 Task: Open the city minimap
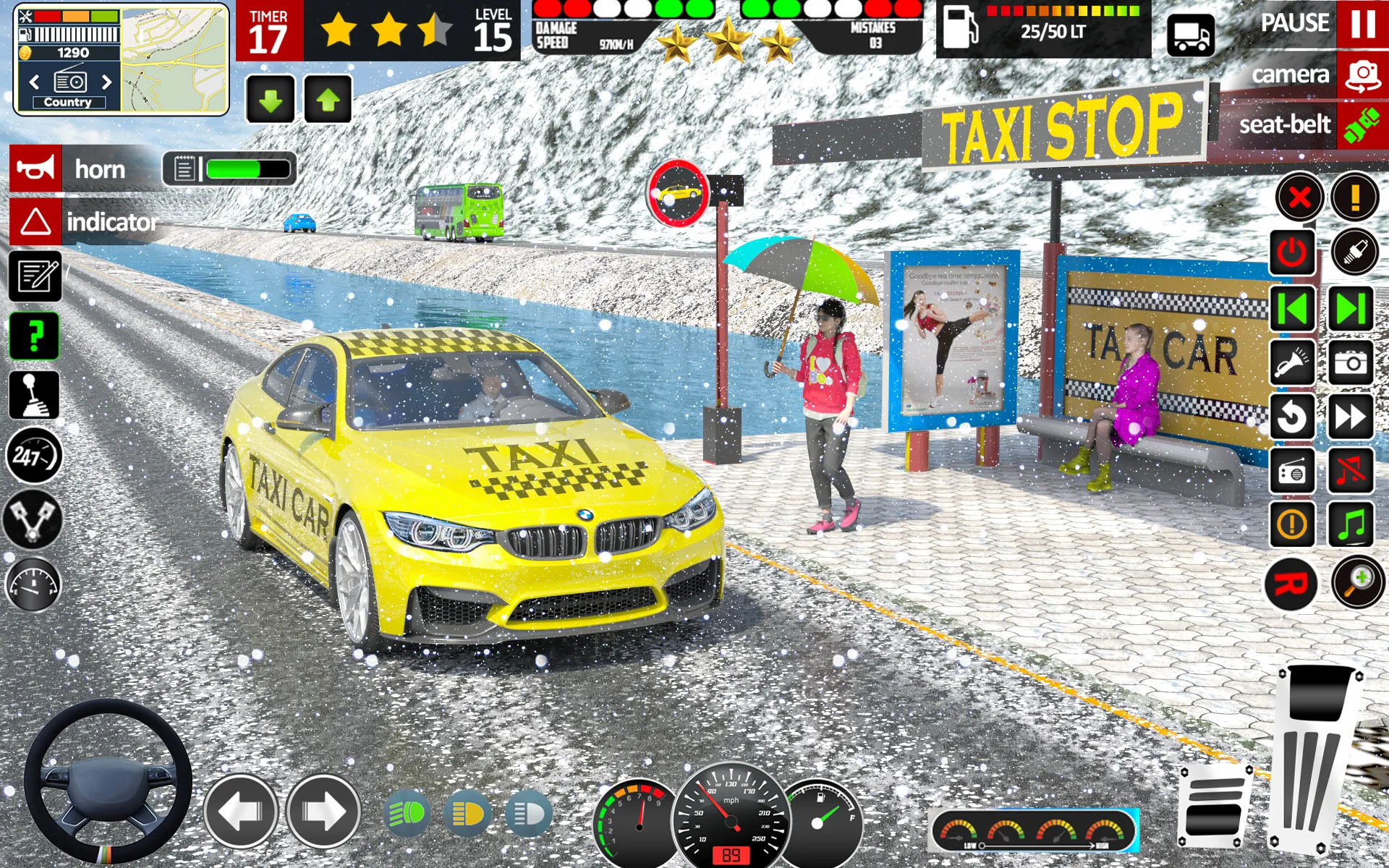[174, 61]
